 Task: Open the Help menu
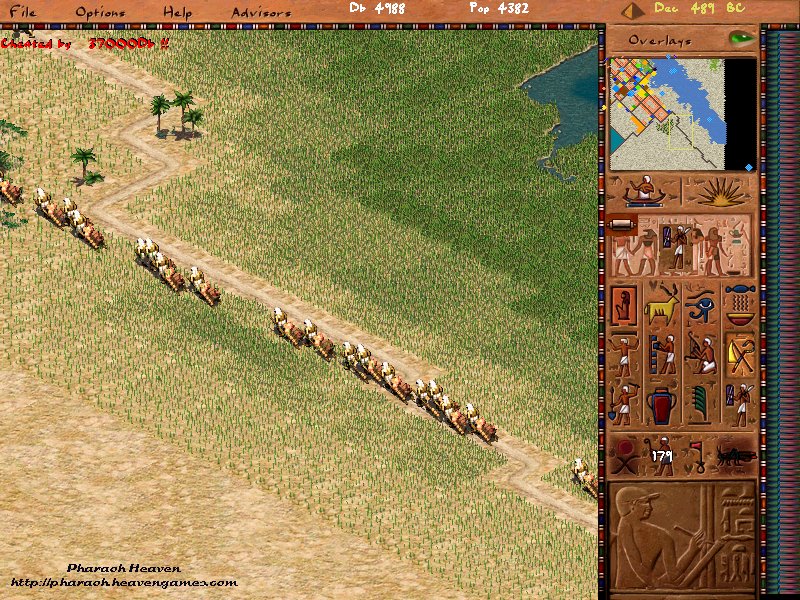[x=178, y=12]
